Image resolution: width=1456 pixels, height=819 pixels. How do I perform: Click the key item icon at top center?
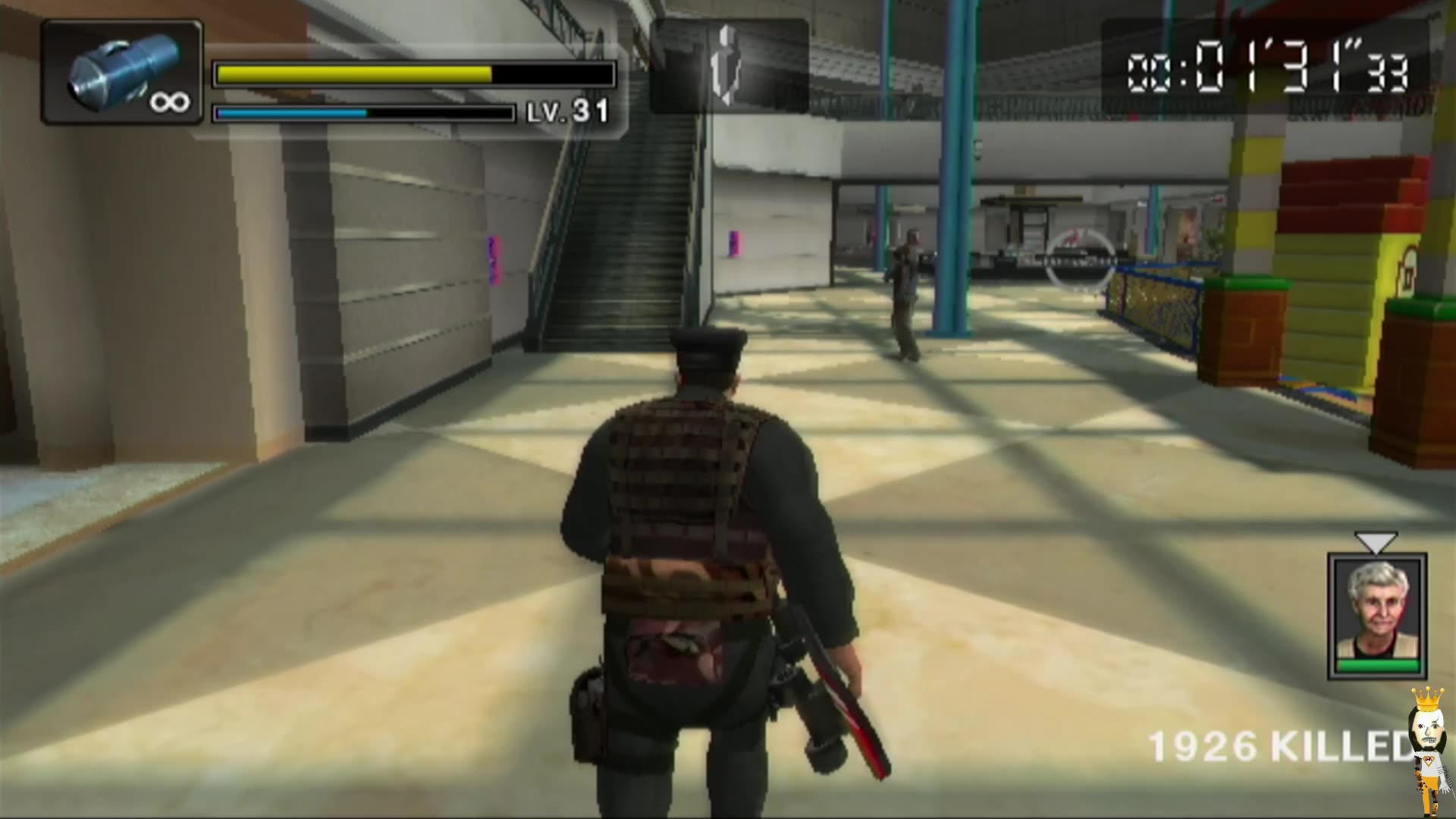click(x=730, y=64)
